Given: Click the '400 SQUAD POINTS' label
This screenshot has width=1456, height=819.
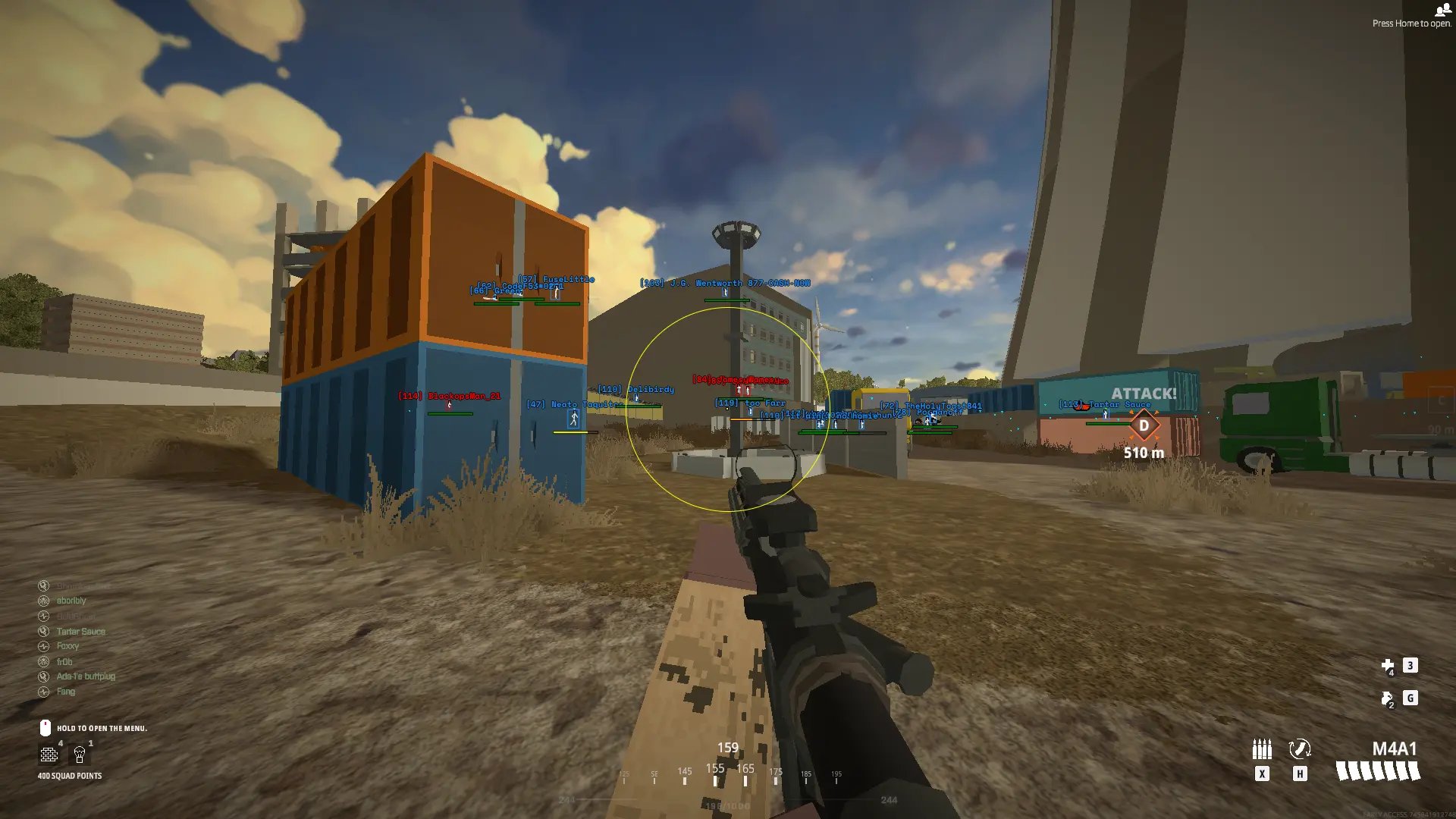Looking at the screenshot, I should pyautogui.click(x=70, y=775).
